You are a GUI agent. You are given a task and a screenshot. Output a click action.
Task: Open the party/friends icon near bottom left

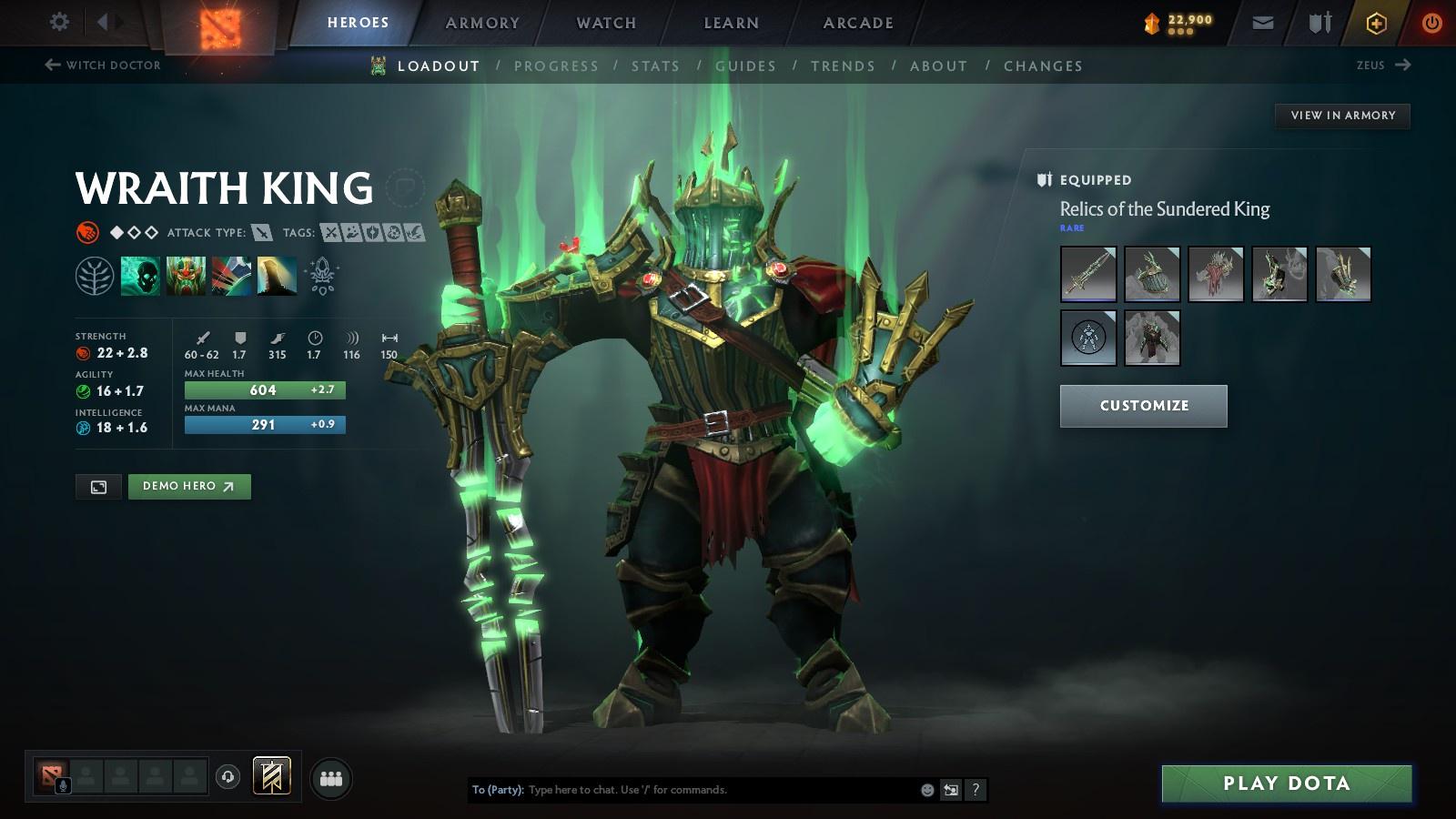[x=331, y=778]
